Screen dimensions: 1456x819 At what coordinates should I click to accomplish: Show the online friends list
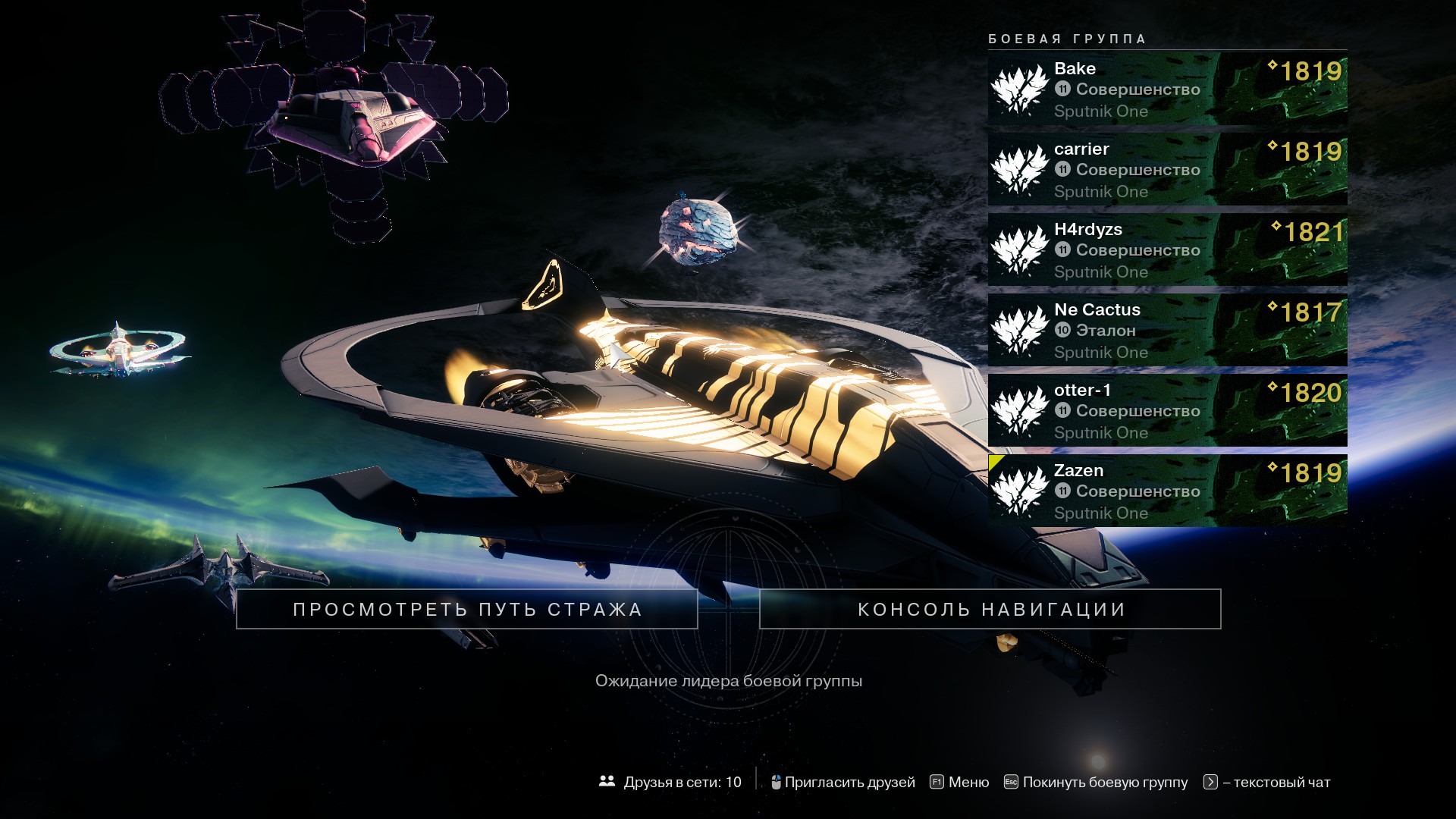[670, 782]
